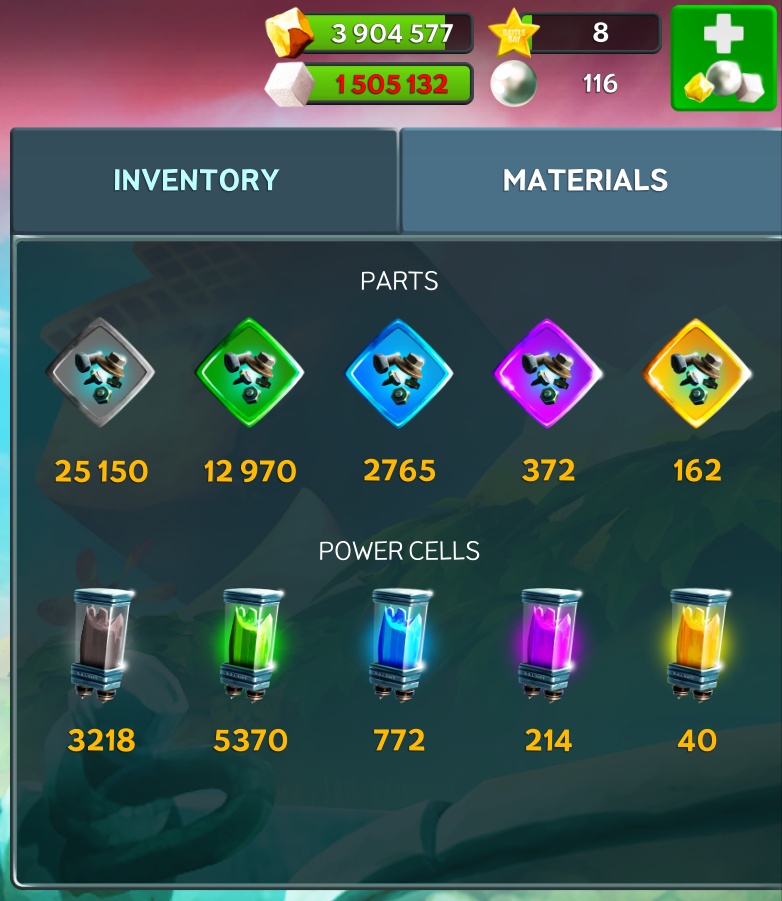Choose the green uncommon parts icon

(250, 374)
